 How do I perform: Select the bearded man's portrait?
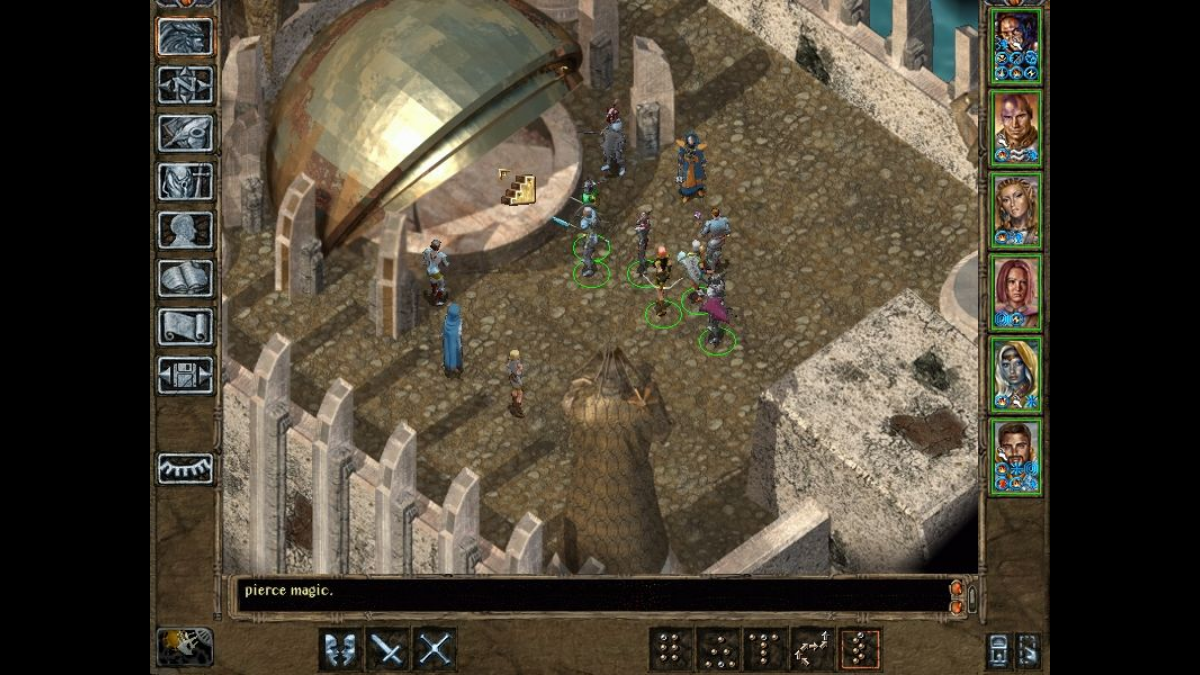pyautogui.click(x=1015, y=456)
